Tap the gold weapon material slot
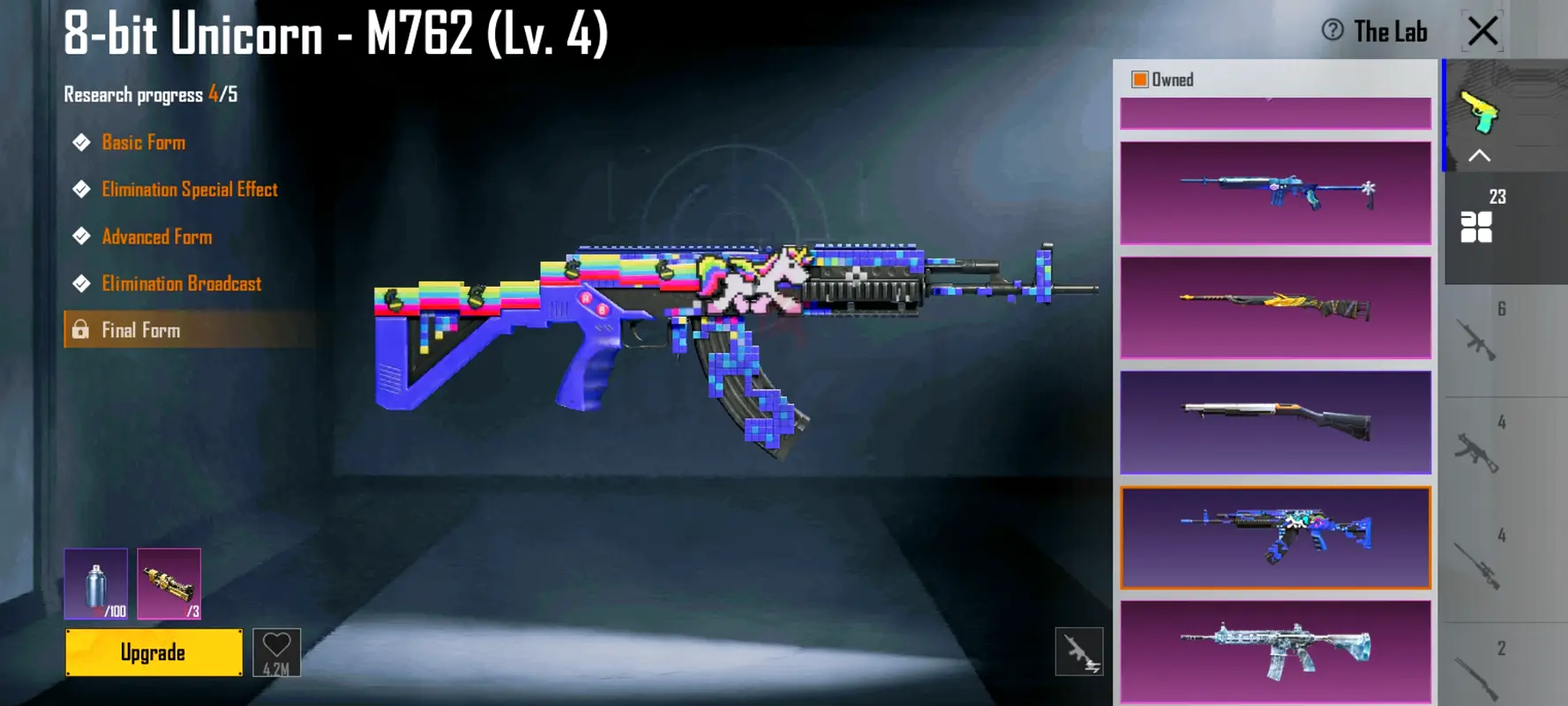1568x706 pixels. [169, 583]
